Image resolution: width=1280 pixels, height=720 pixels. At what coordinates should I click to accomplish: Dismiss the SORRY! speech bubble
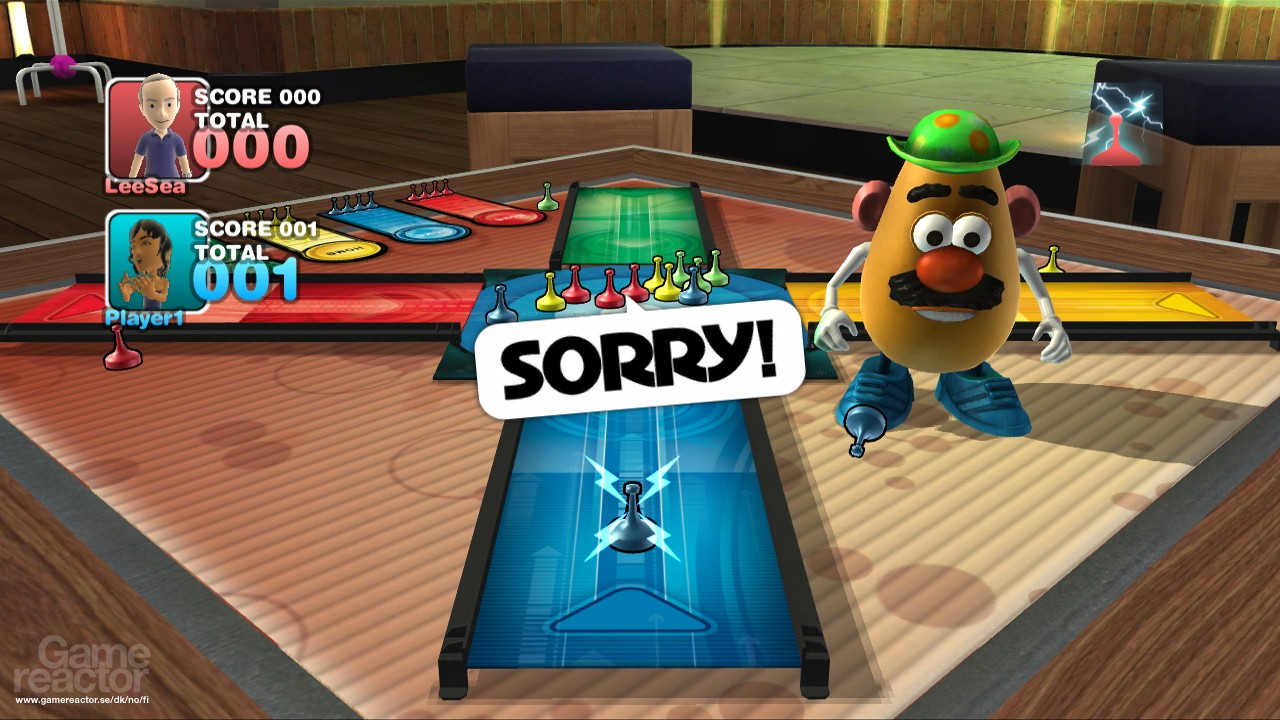coord(640,360)
